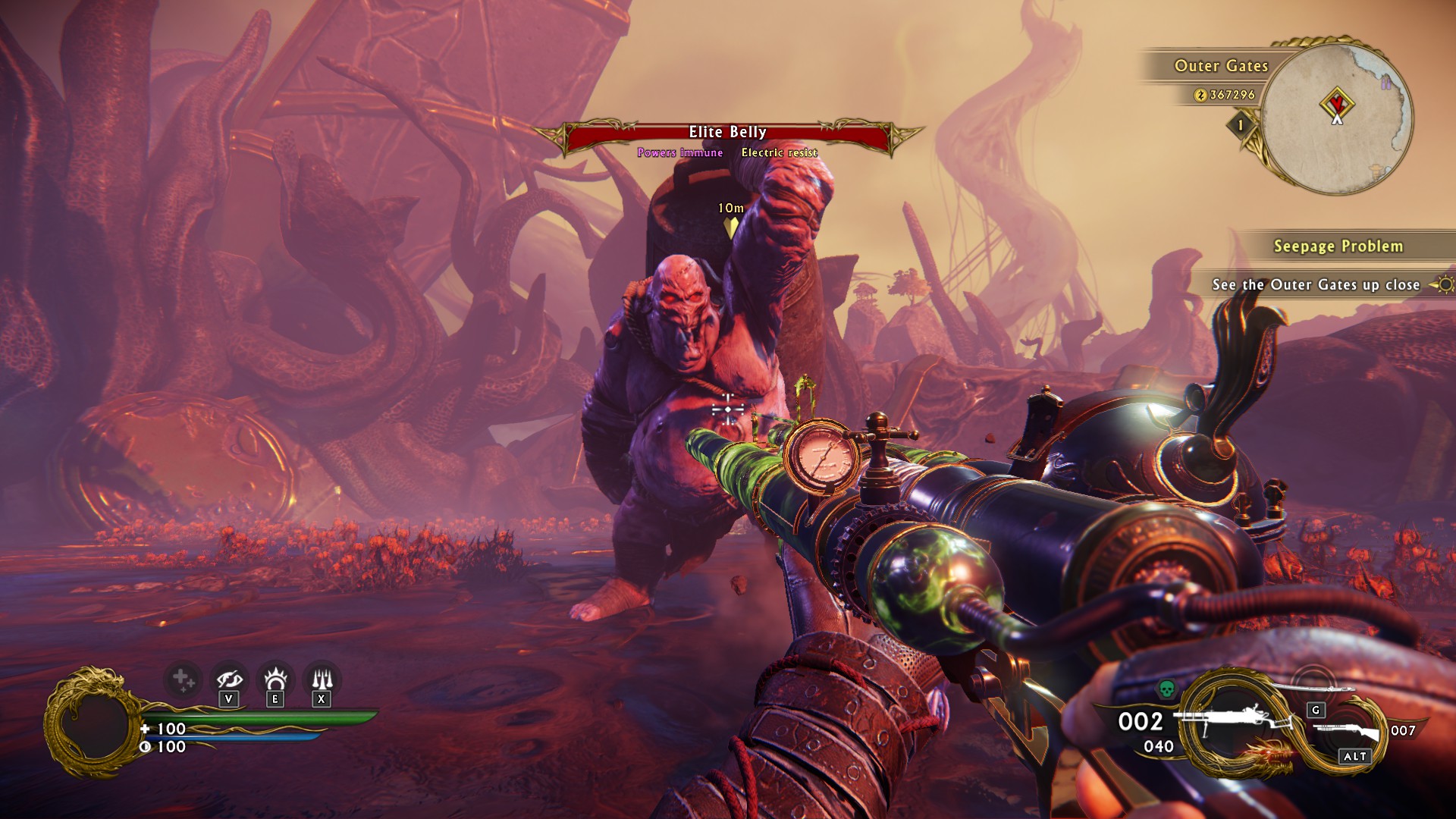Use the crossed-out eye vanish power

(x=229, y=679)
